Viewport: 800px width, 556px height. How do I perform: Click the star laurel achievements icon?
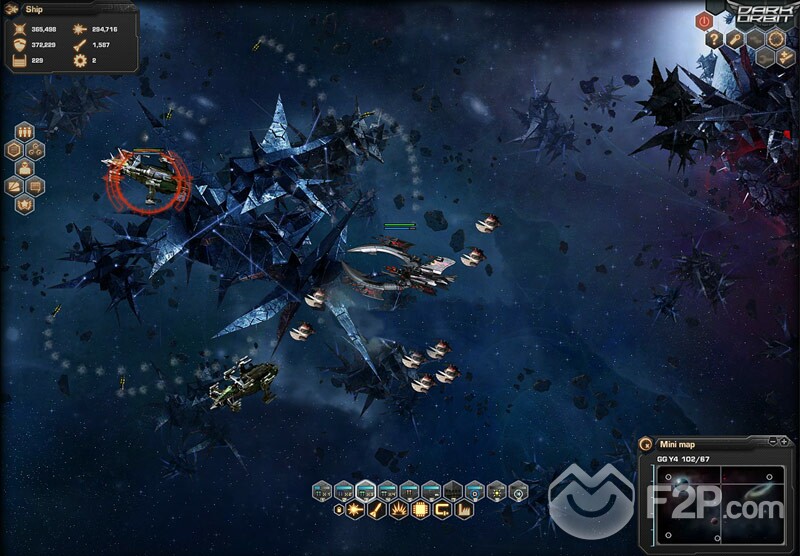click(25, 204)
